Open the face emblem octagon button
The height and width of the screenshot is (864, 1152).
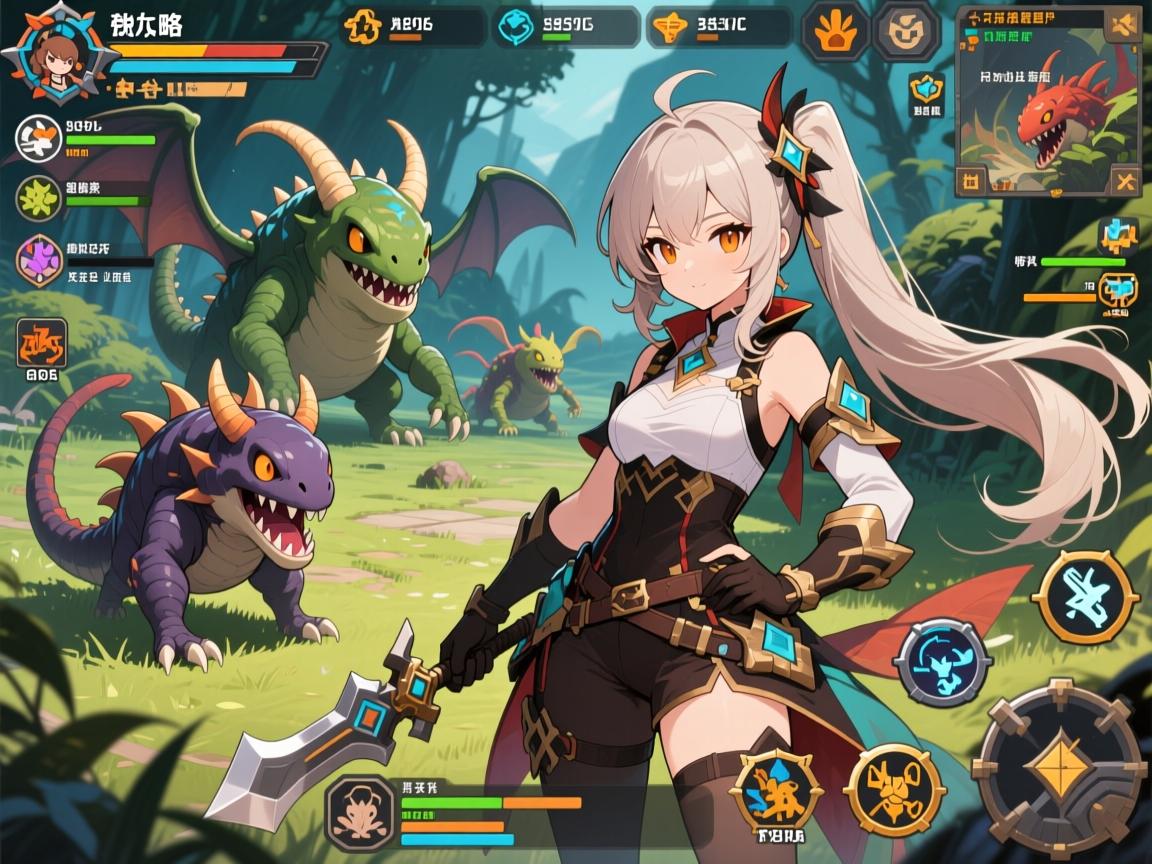906,30
